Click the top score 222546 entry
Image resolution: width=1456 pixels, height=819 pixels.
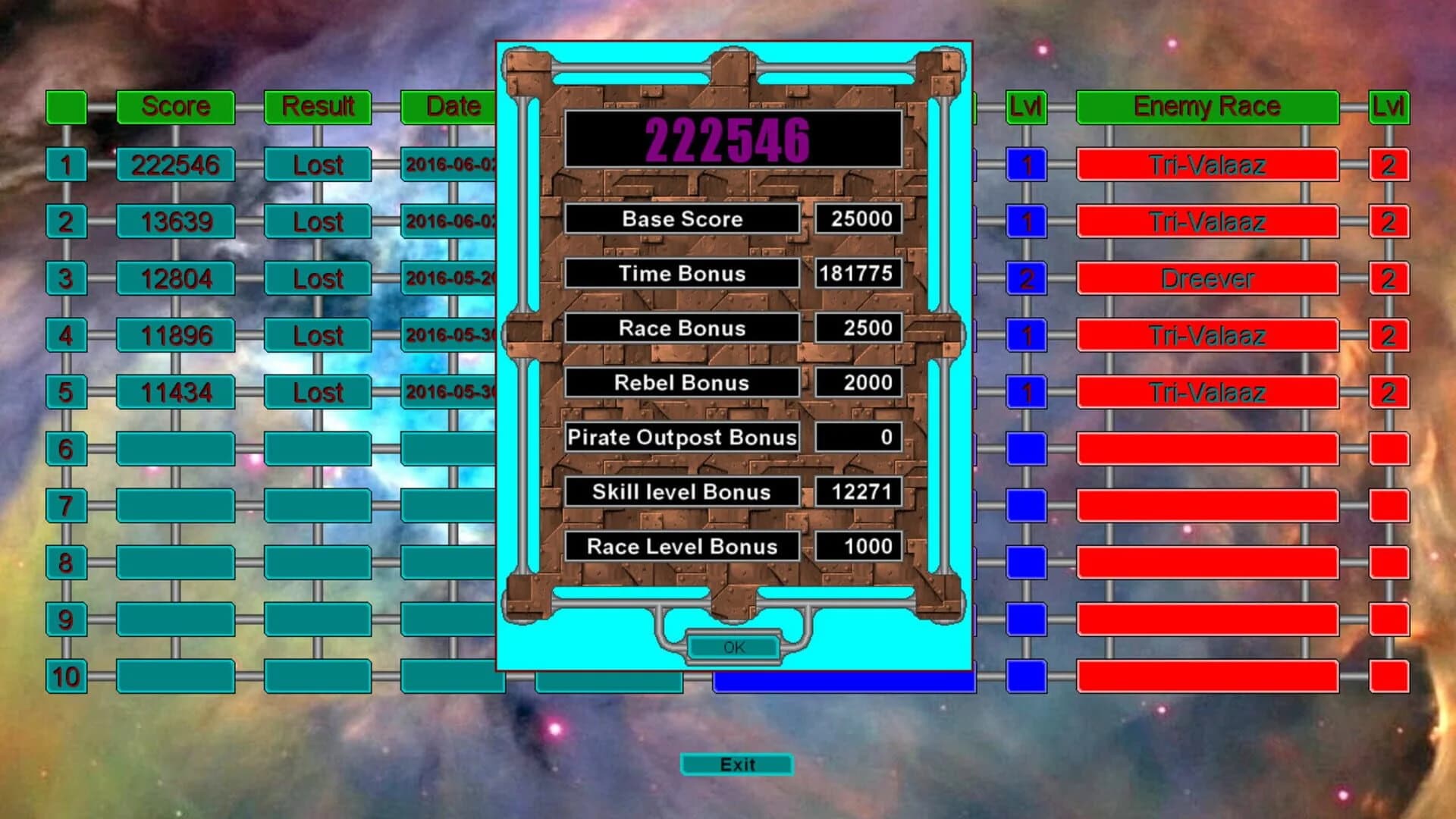176,164
